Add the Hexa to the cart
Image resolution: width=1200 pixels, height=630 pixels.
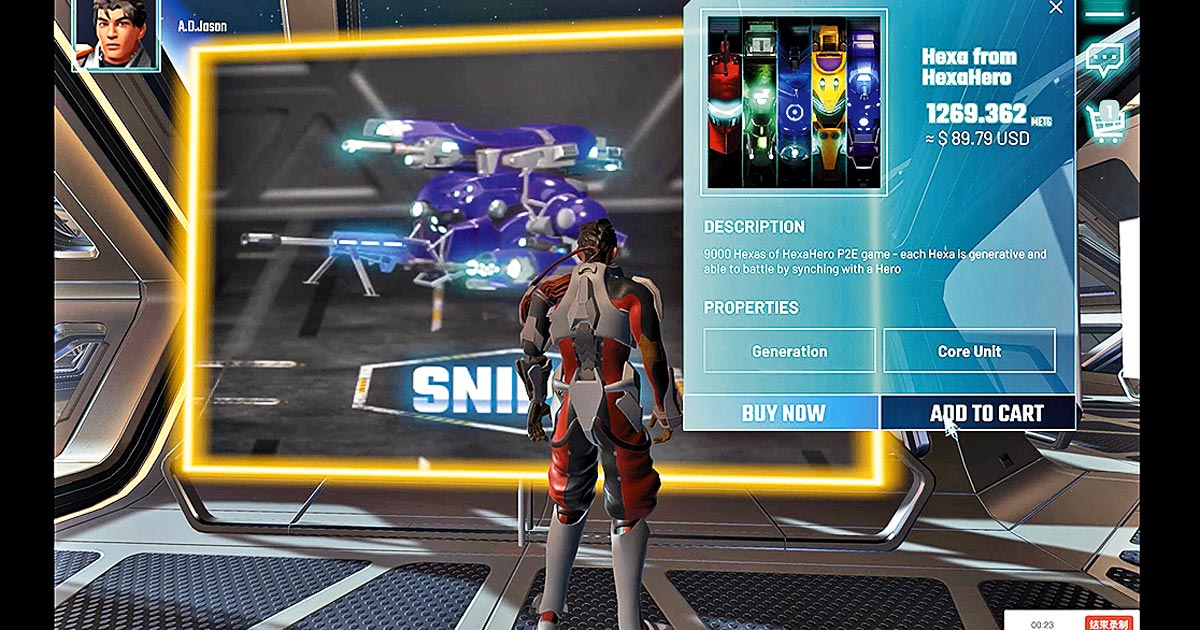[978, 413]
